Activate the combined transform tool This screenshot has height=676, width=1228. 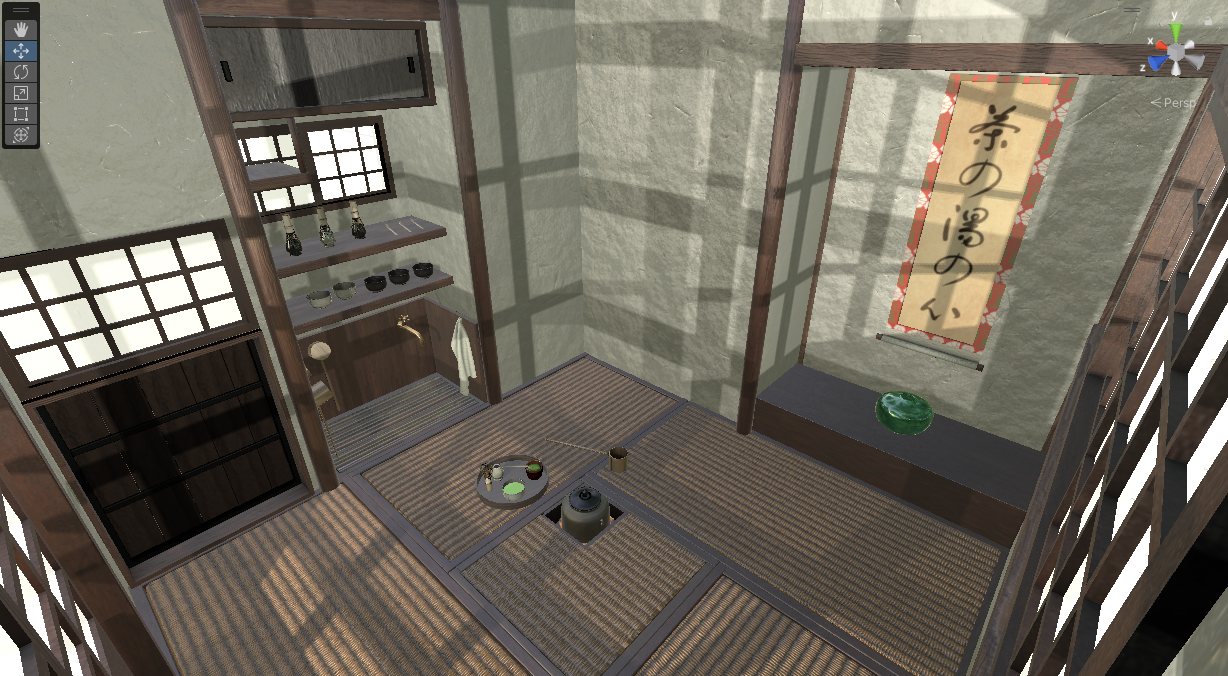[21, 135]
